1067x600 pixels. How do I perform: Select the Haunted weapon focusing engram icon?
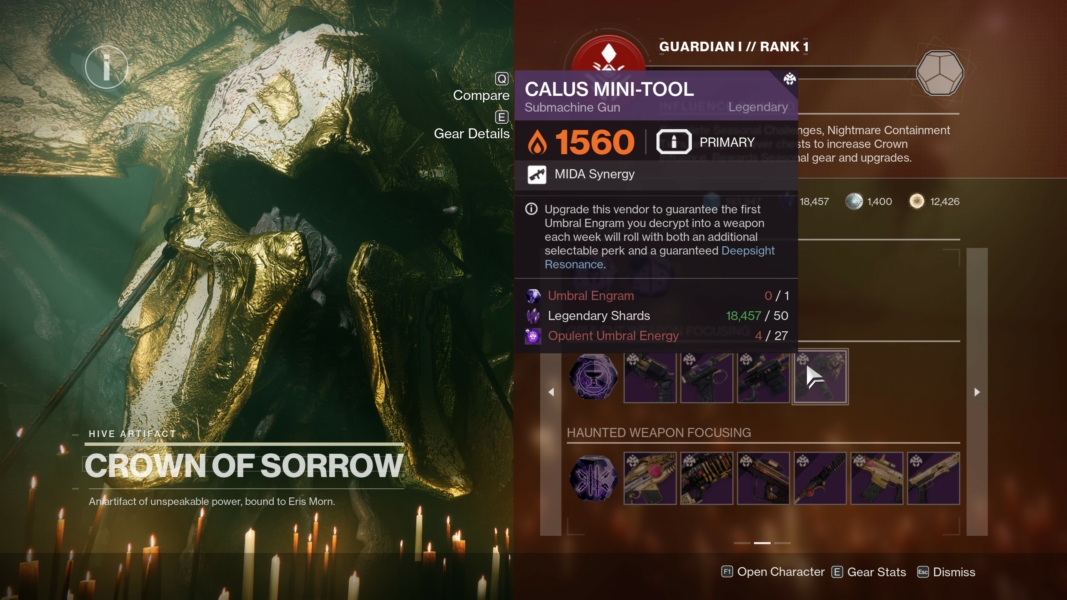[x=593, y=479]
